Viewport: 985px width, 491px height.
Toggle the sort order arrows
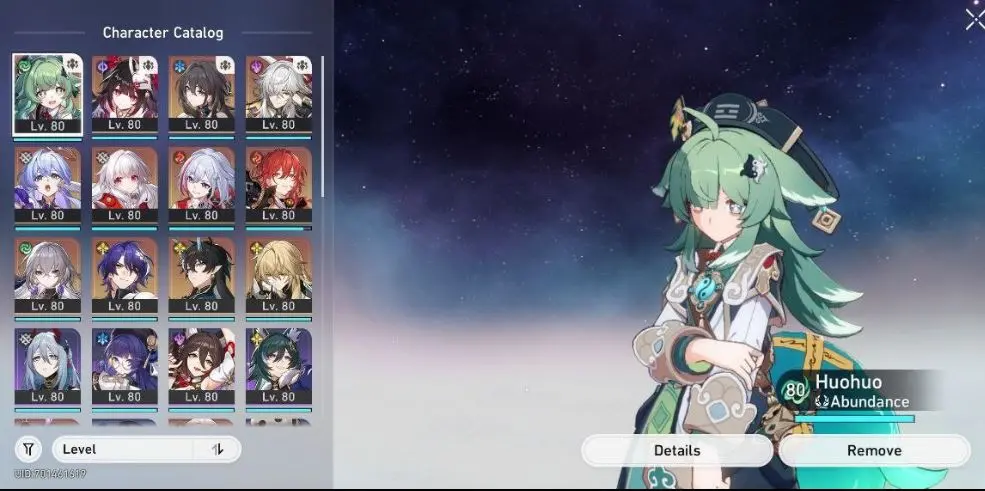218,449
